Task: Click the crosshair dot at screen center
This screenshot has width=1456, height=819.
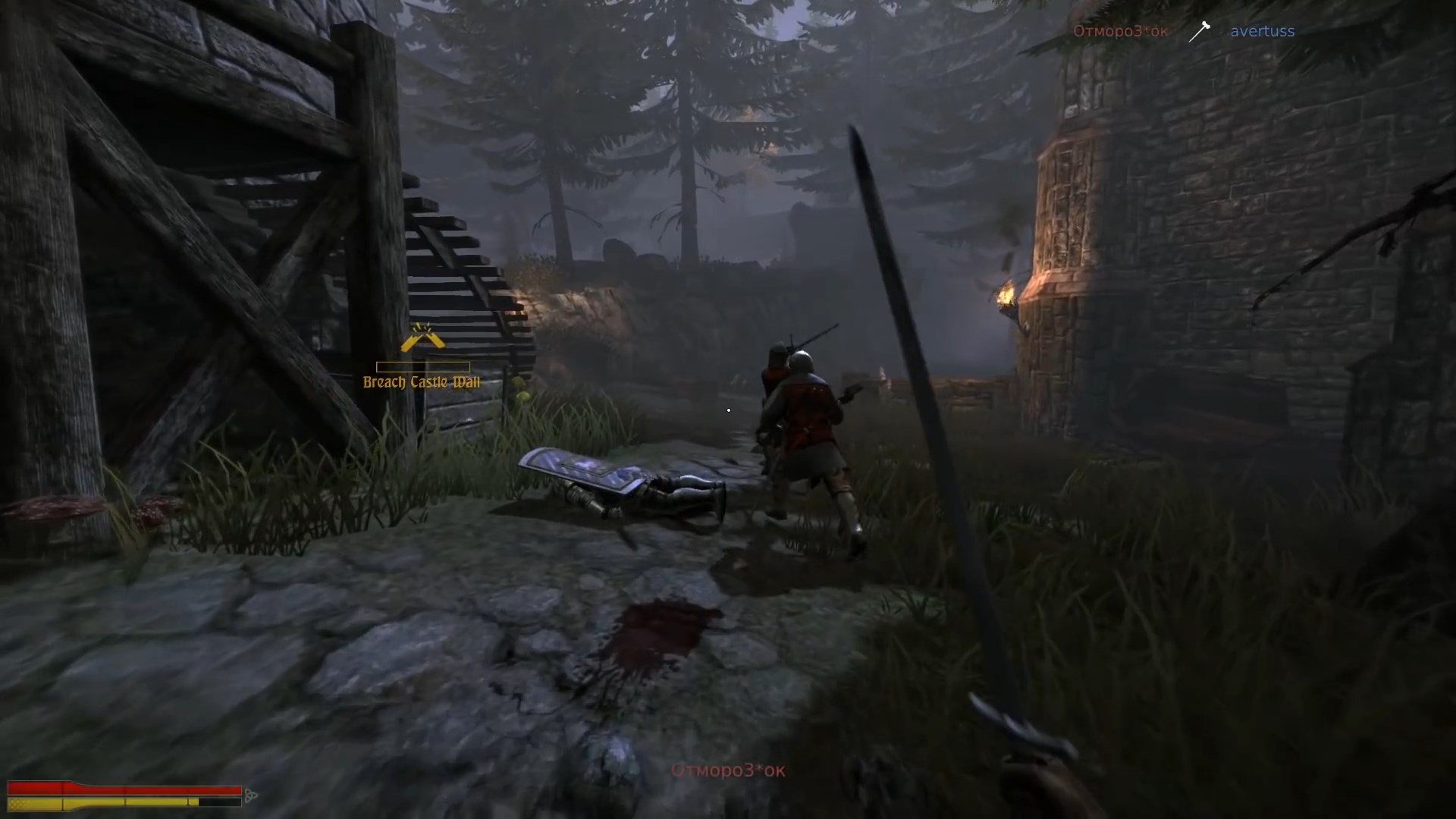Action: coord(728,409)
